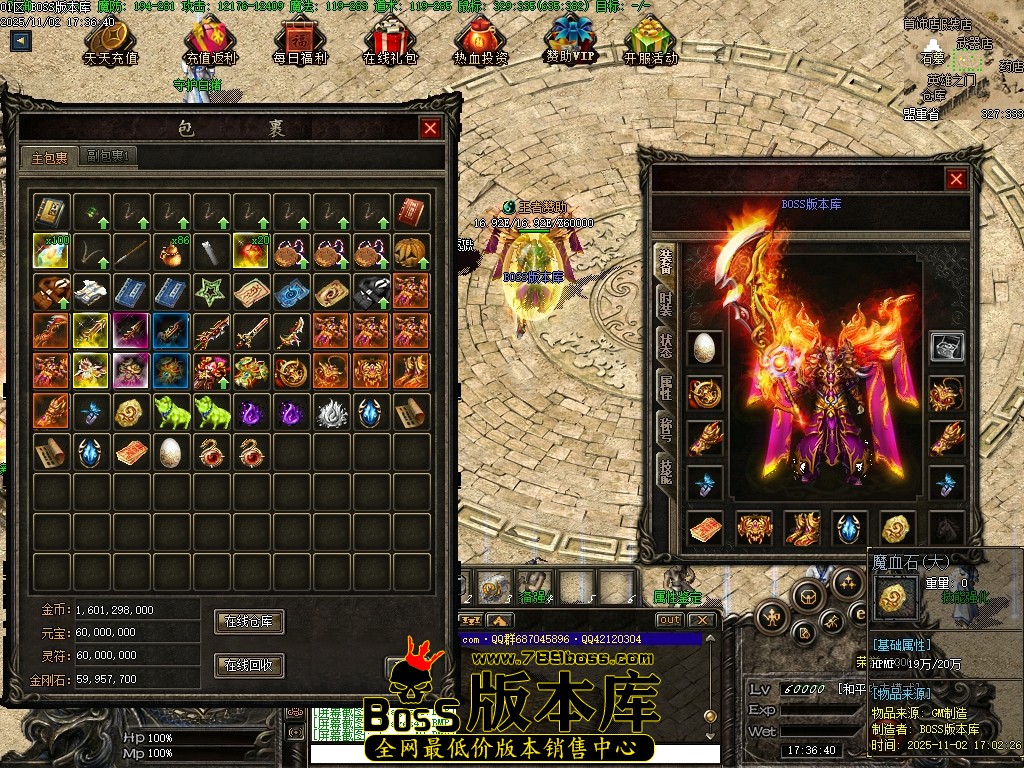Select the white egg in the bag
This screenshot has width=1024, height=768.
coord(171,451)
